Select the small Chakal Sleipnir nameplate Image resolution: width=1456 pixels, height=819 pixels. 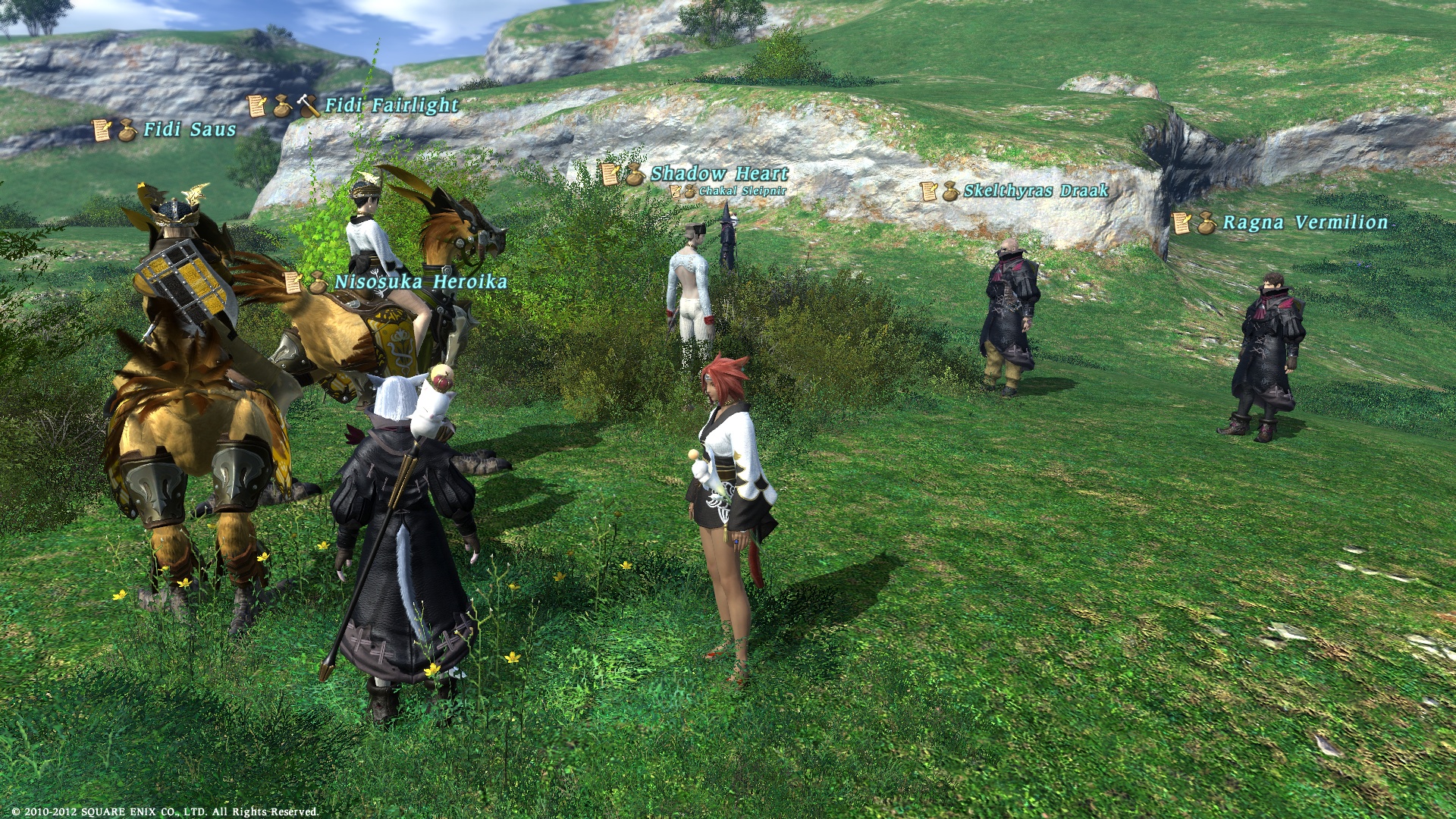pyautogui.click(x=742, y=191)
